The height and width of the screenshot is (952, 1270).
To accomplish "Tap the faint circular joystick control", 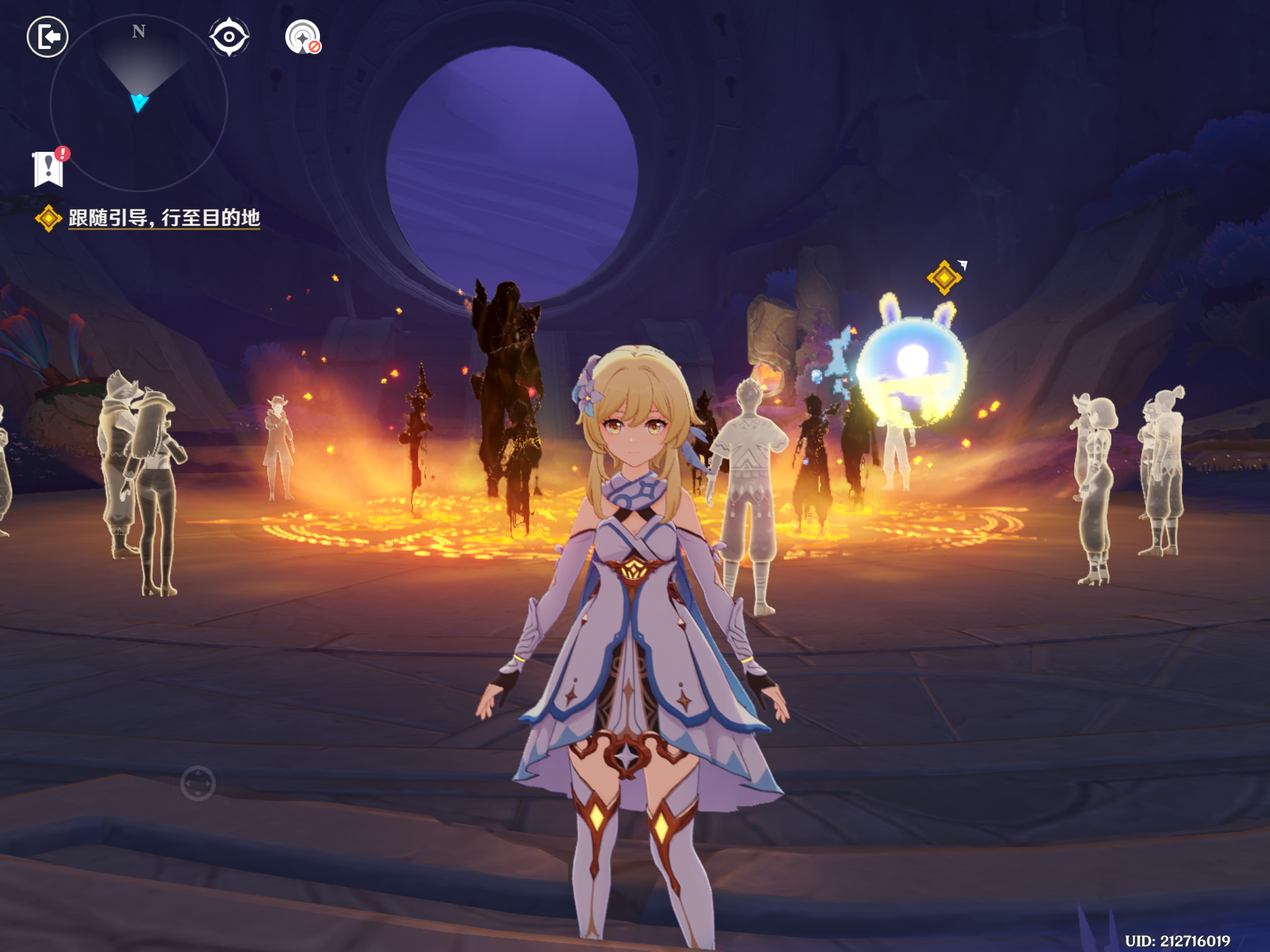I will tap(198, 783).
